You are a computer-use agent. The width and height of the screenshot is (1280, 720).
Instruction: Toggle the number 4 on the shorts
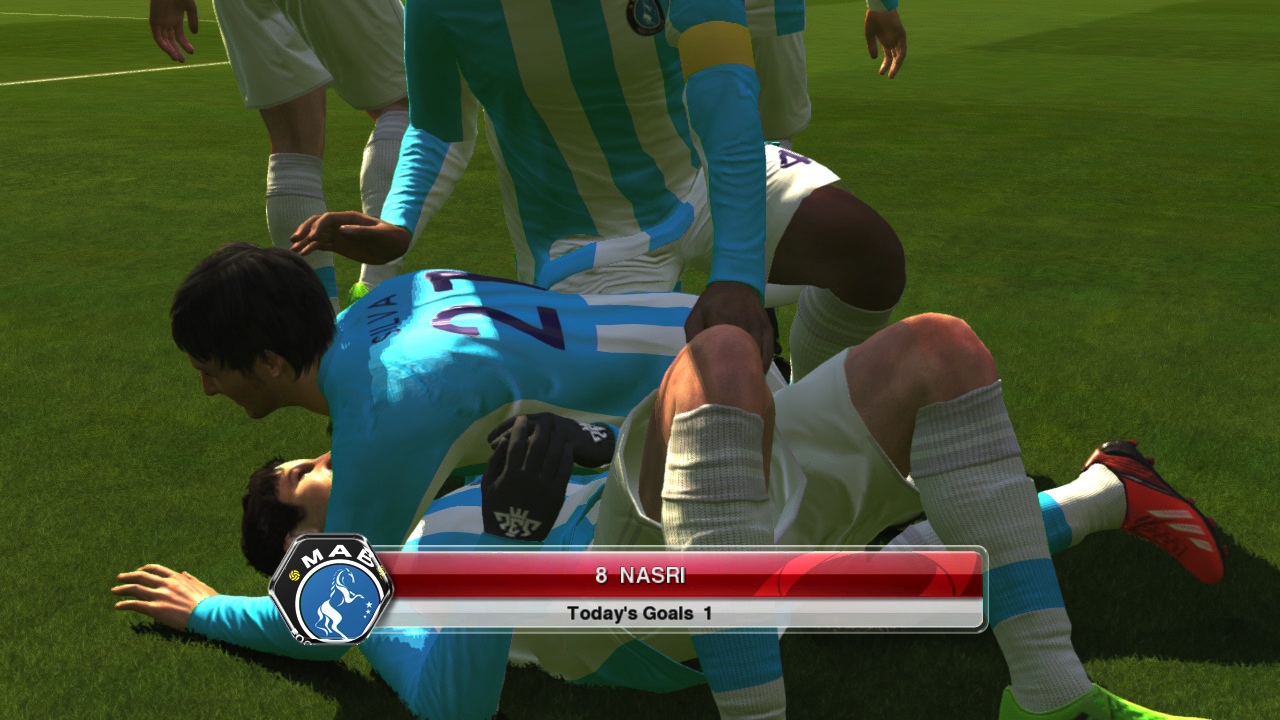tap(792, 158)
